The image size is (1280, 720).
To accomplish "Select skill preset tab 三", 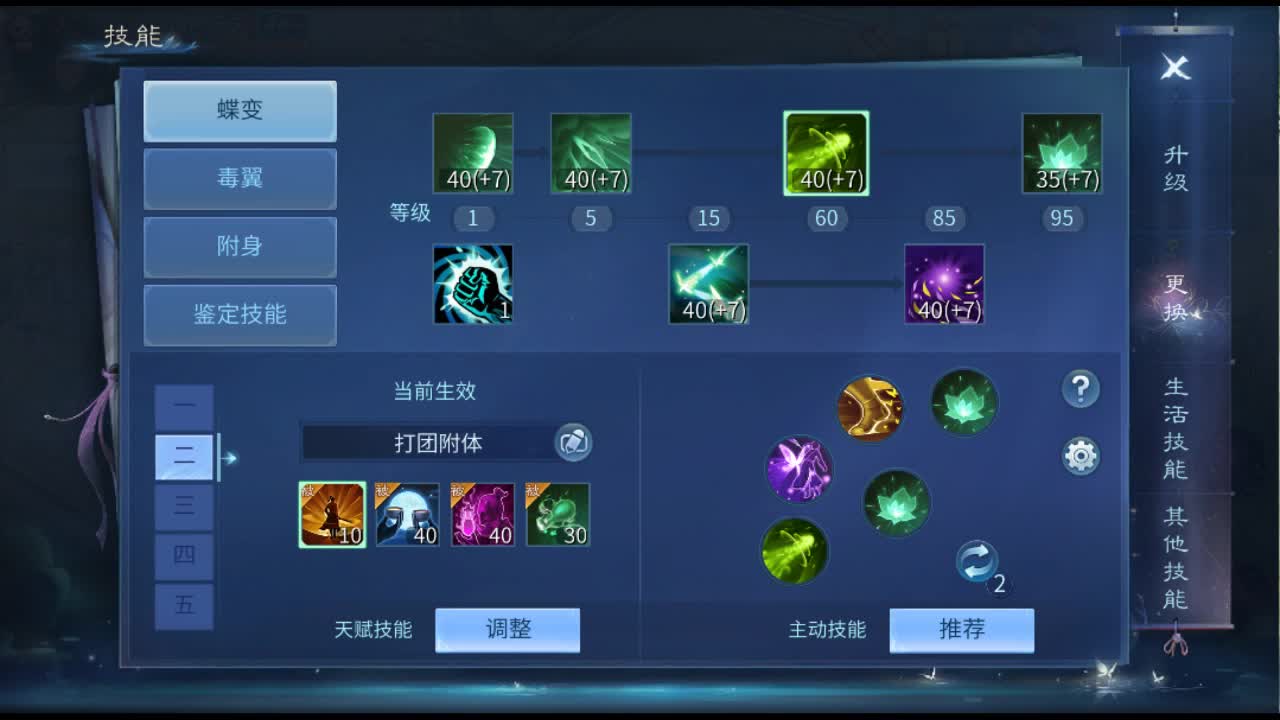I will click(x=184, y=506).
